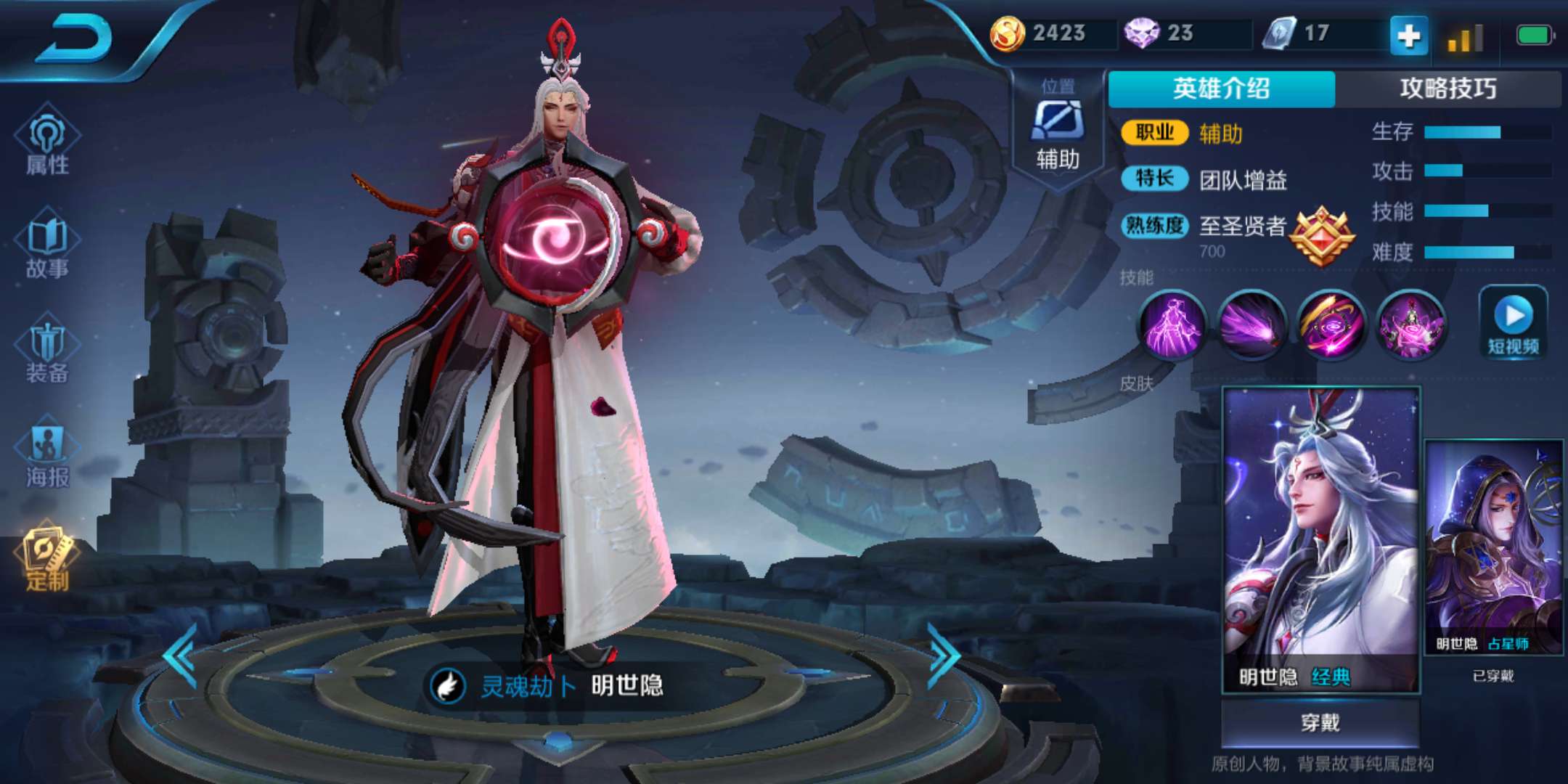1568x784 pixels.
Task: Play the 短视频 short video
Action: (1514, 323)
